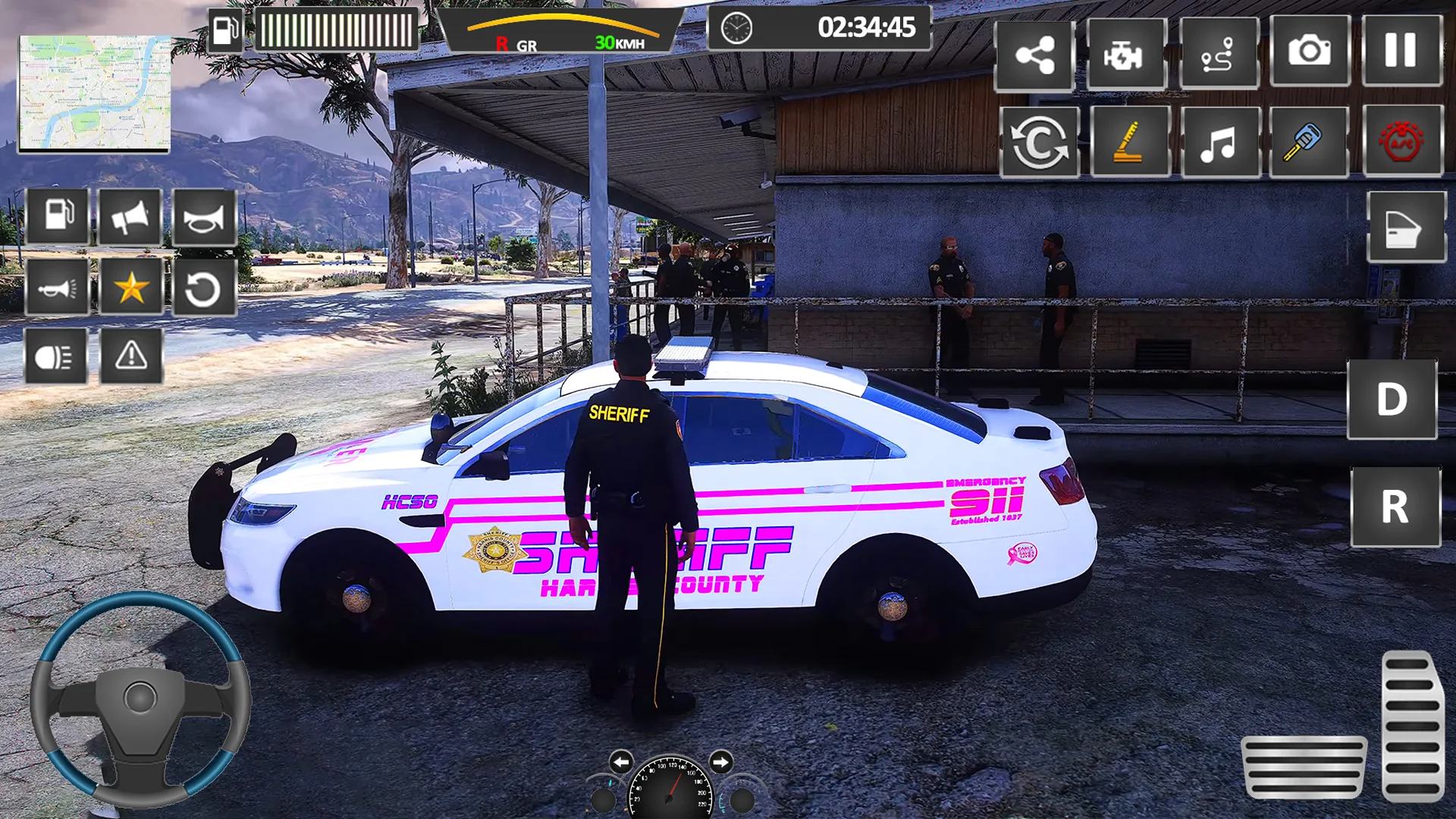Open the route navigation button
The height and width of the screenshot is (819, 1456).
pyautogui.click(x=1219, y=55)
